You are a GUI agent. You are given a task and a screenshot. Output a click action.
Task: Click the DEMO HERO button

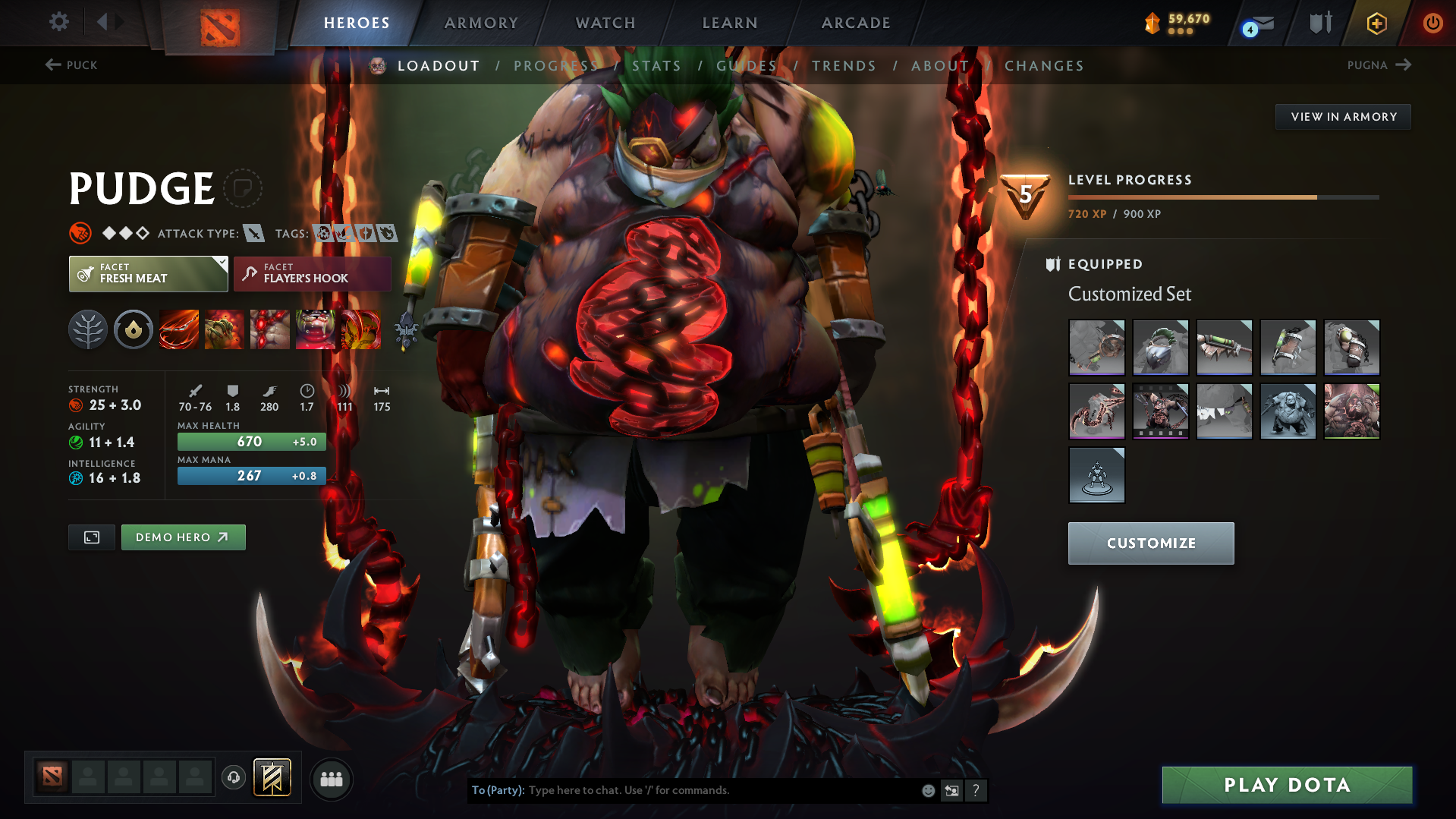pos(183,537)
